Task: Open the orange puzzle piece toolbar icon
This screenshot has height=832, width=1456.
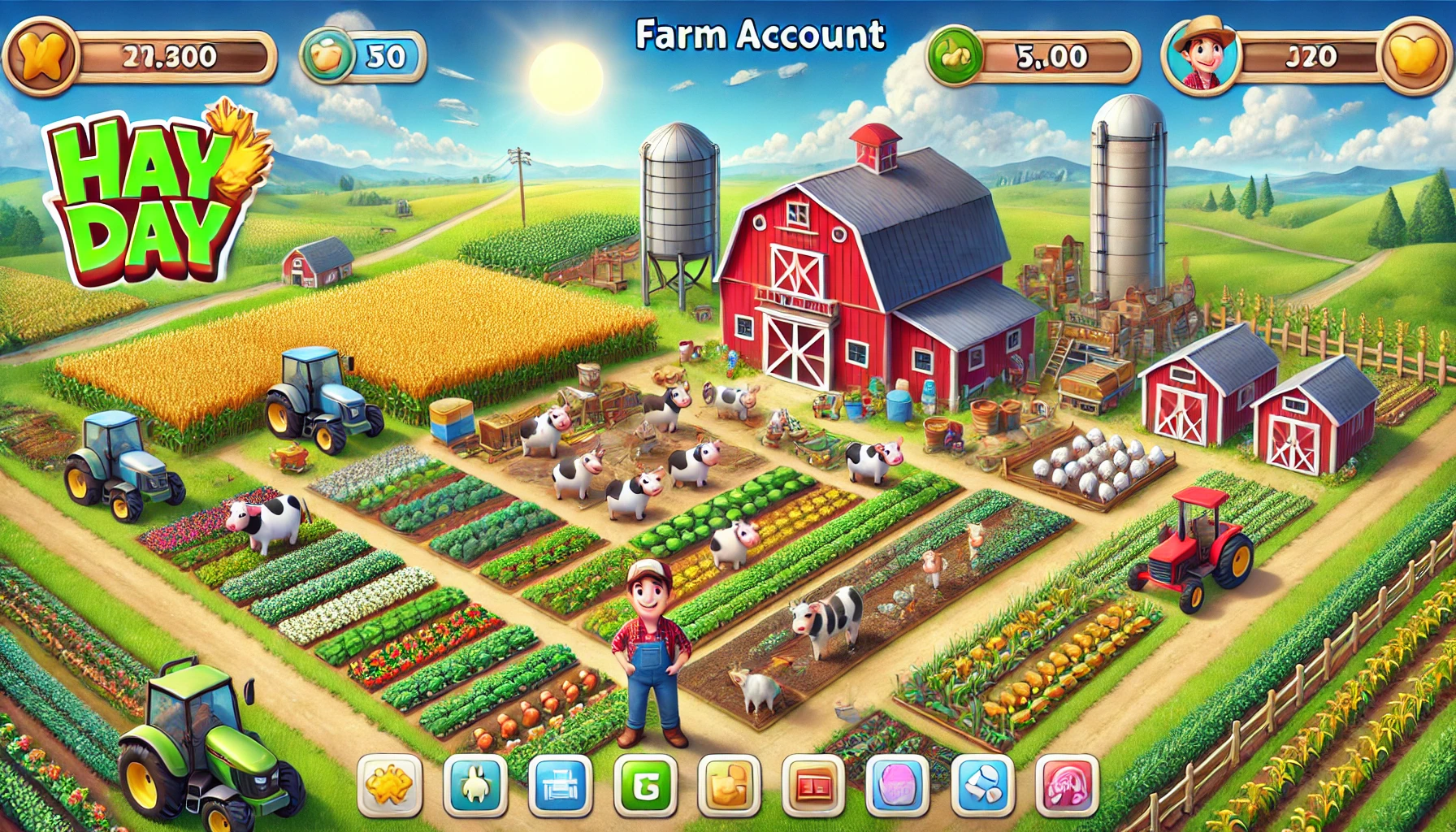Action: [729, 786]
